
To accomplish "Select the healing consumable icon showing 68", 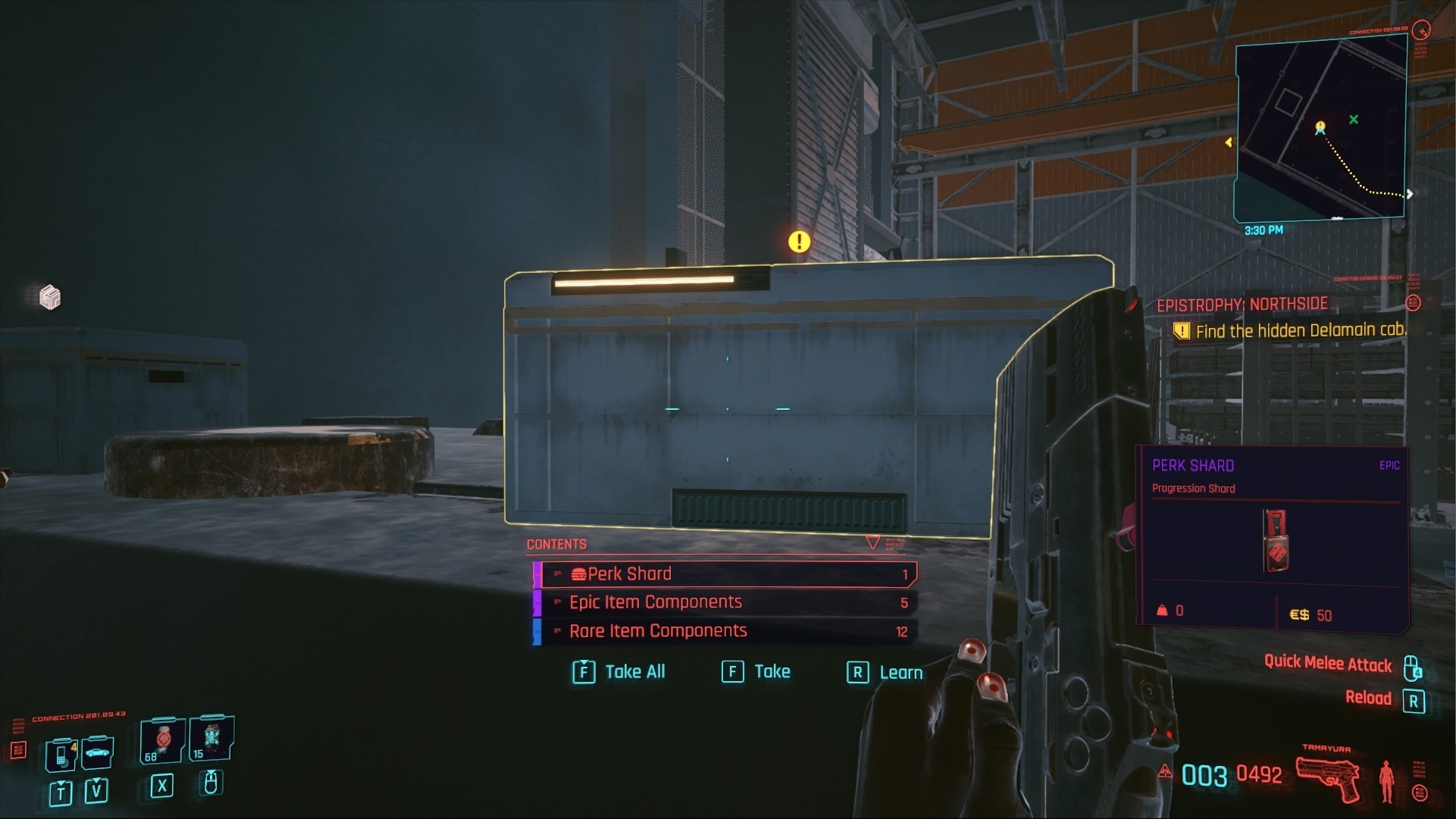I will point(162,740).
